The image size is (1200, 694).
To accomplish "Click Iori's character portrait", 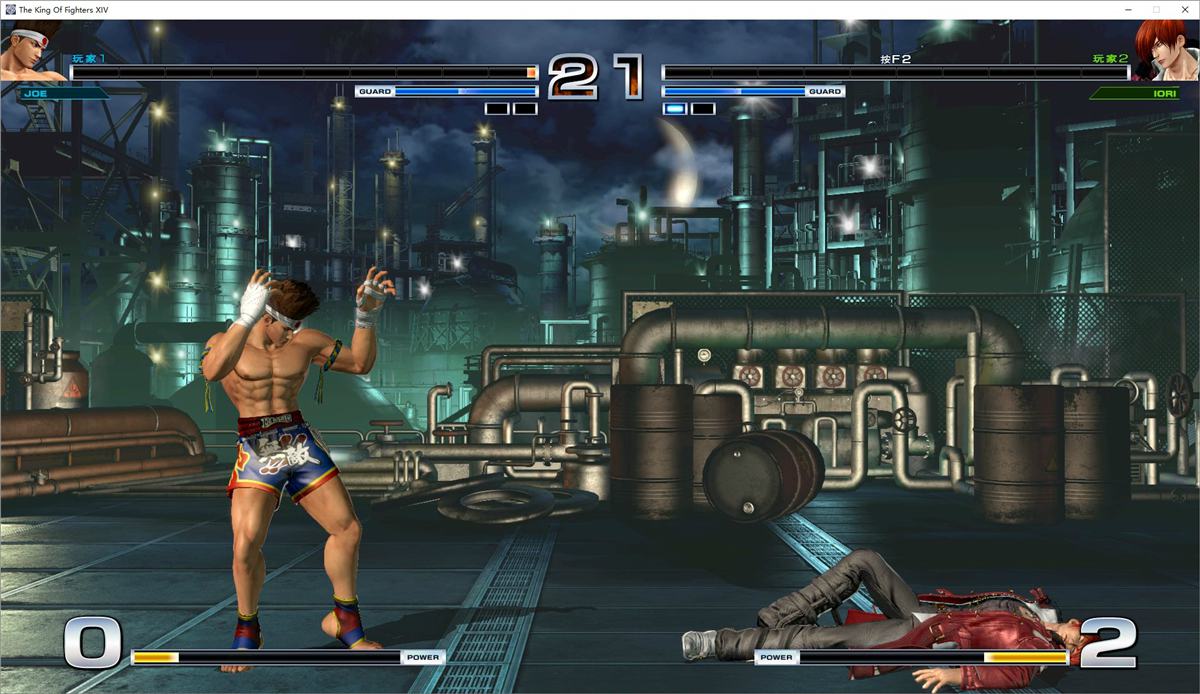I will pyautogui.click(x=1166, y=52).
